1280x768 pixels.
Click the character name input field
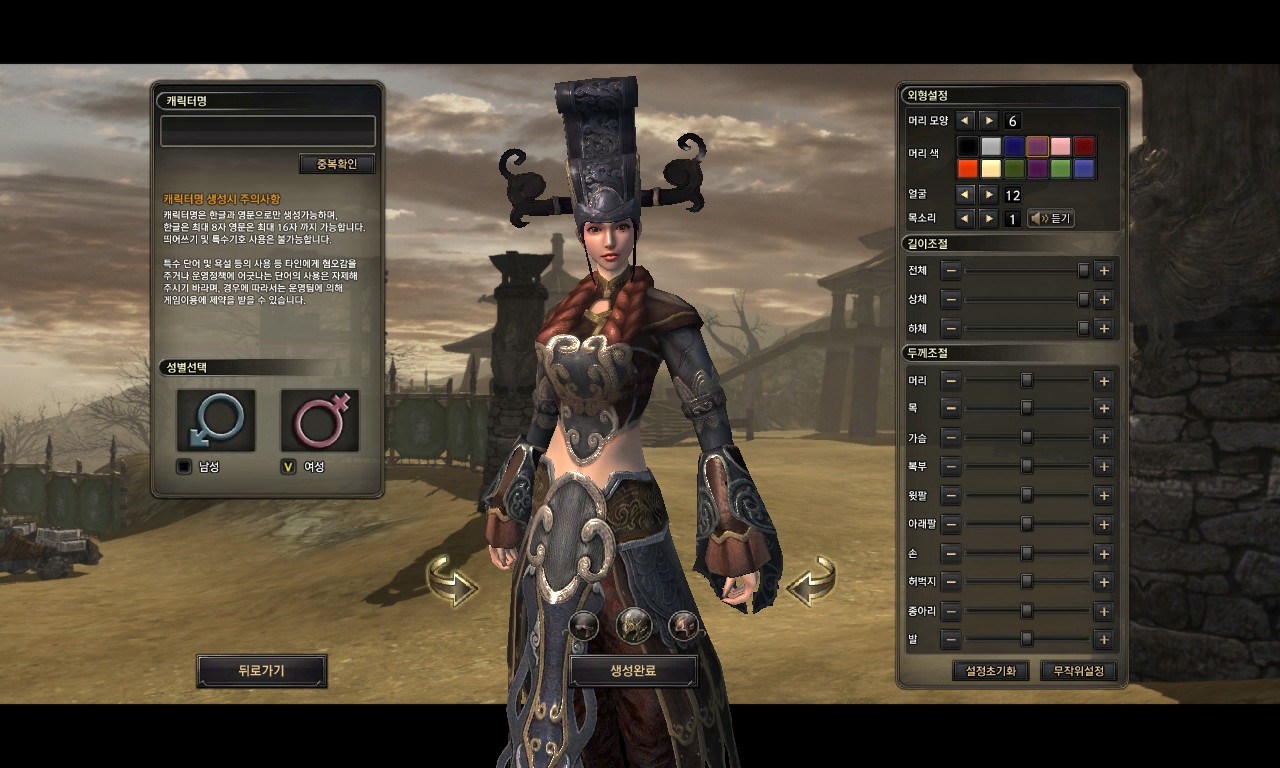pos(268,131)
